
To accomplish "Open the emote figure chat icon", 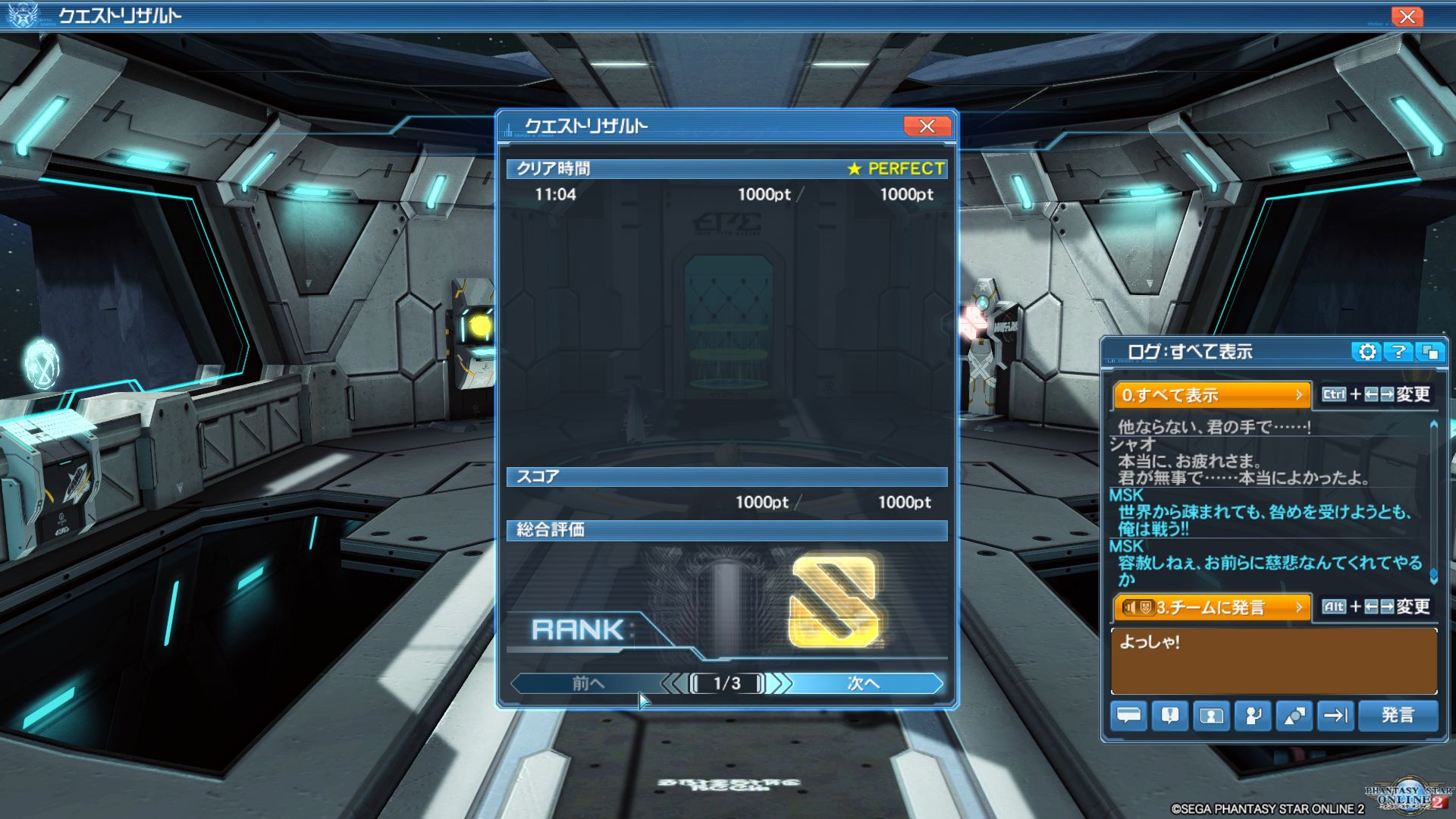I will tap(1253, 715).
